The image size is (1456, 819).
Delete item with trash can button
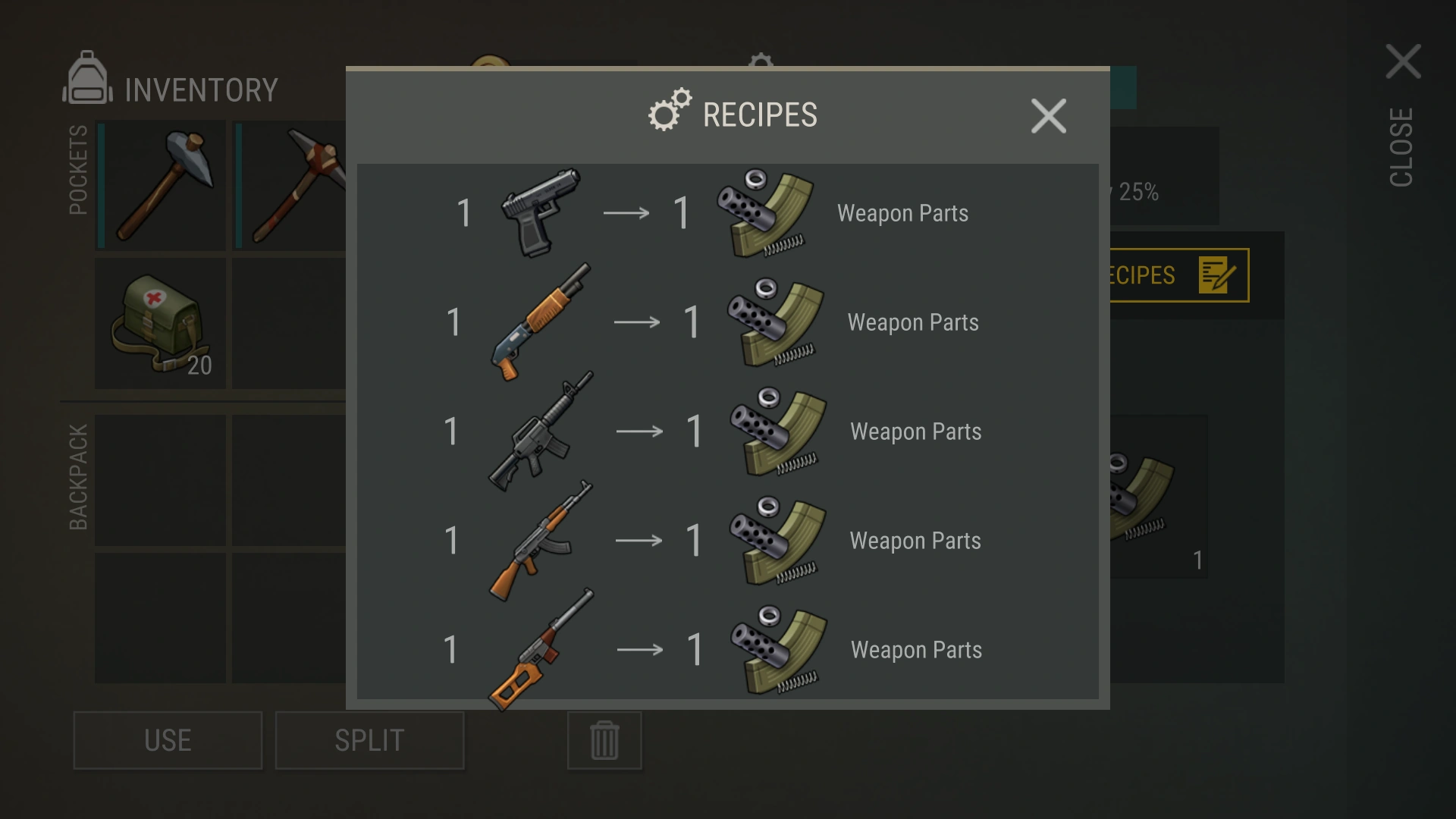pos(604,740)
